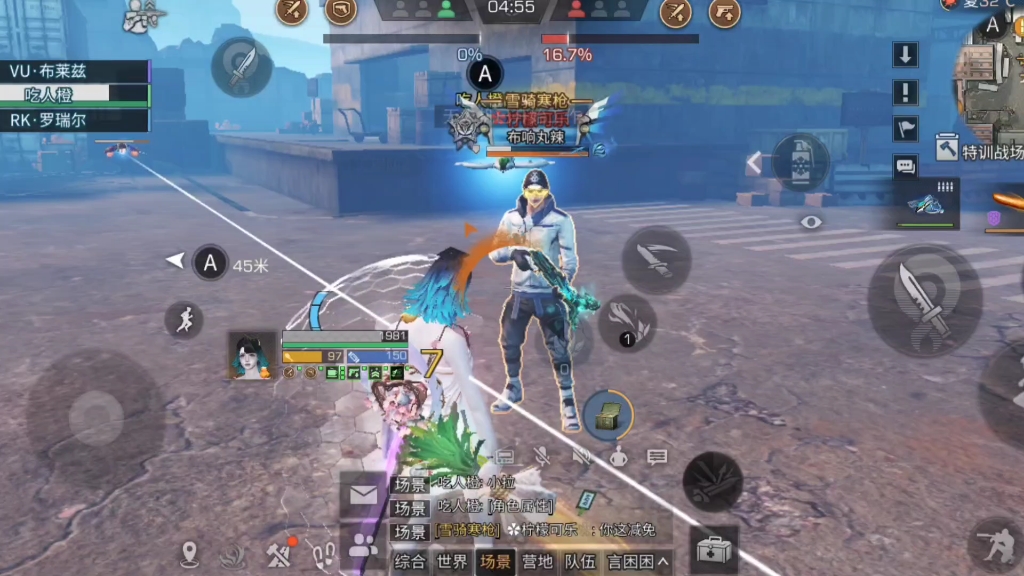This screenshot has height=576, width=1024.
Task: Select the 综合 chat tab
Action: pyautogui.click(x=410, y=562)
